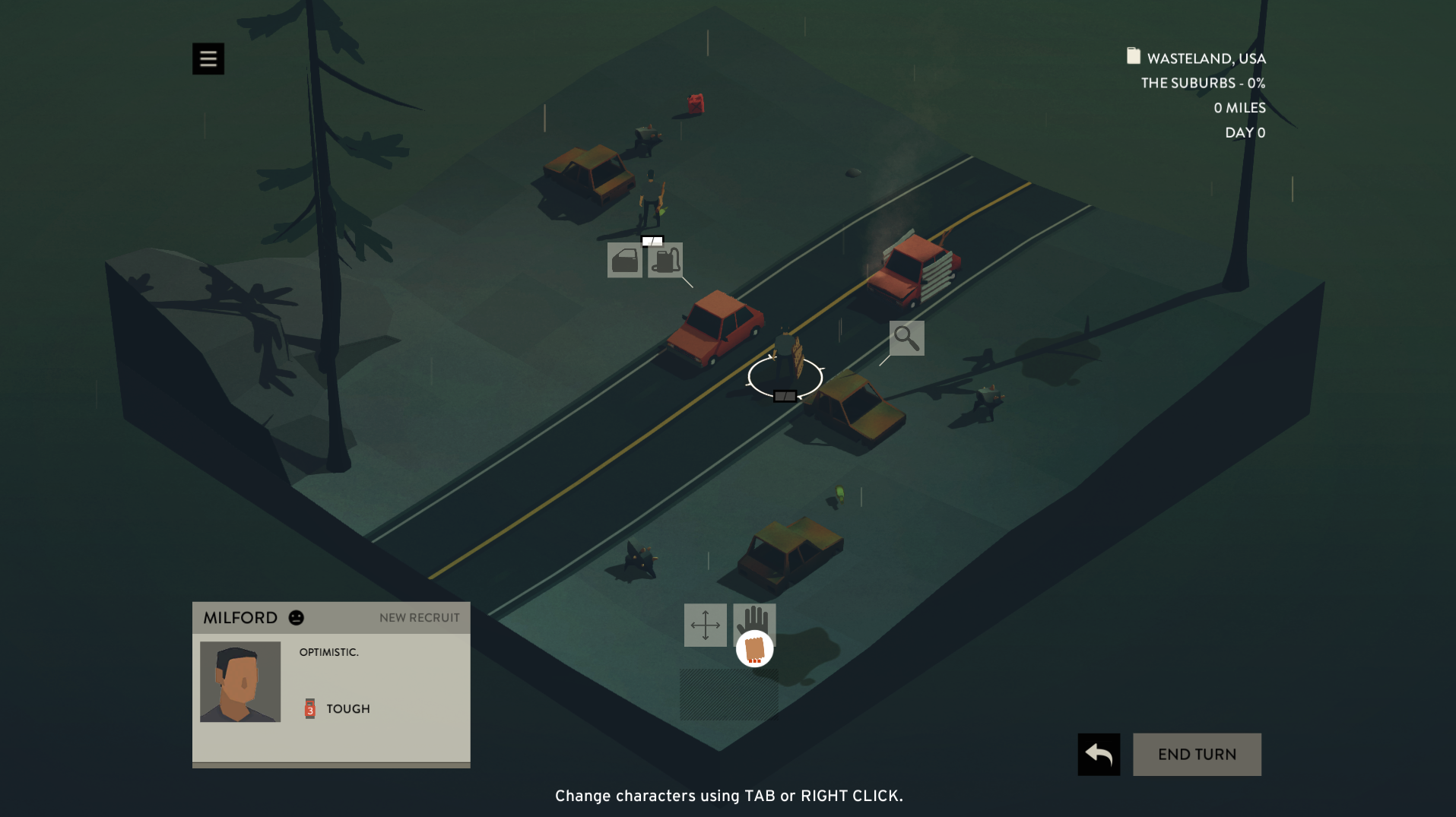
Task: Select the survivor standing by the rusted car
Action: (x=650, y=198)
